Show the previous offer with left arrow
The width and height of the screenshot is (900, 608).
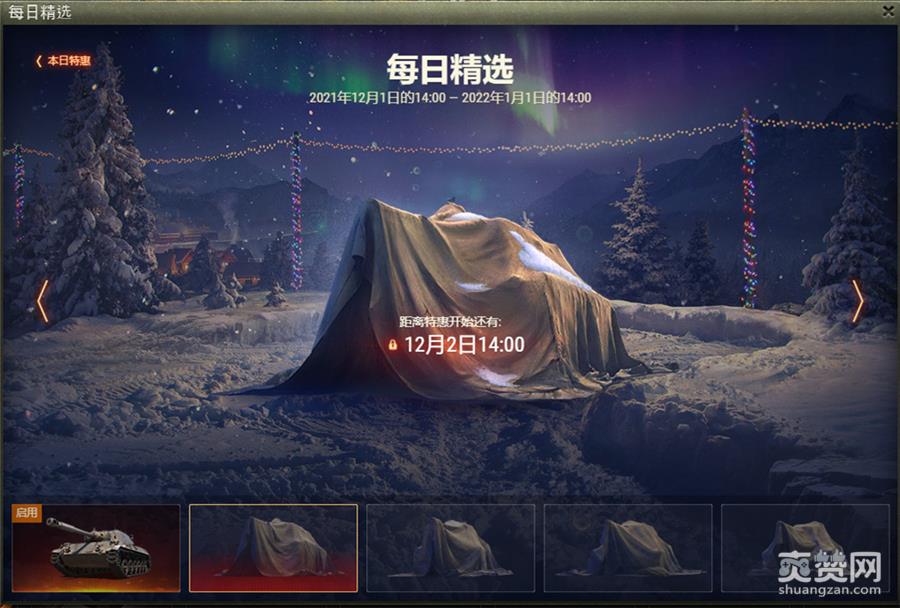point(42,301)
